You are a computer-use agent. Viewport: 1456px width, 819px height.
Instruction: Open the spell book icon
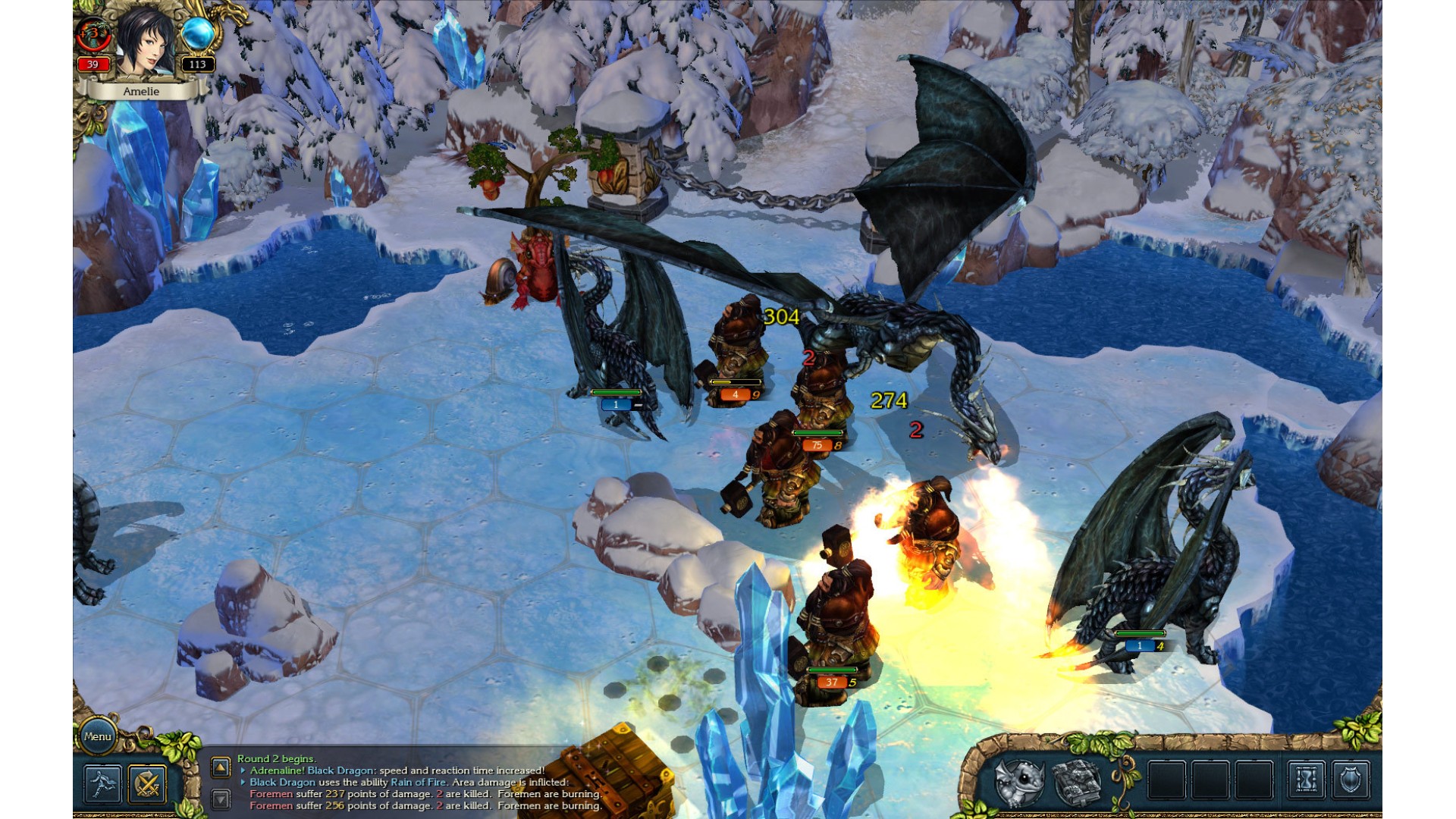(x=1077, y=781)
